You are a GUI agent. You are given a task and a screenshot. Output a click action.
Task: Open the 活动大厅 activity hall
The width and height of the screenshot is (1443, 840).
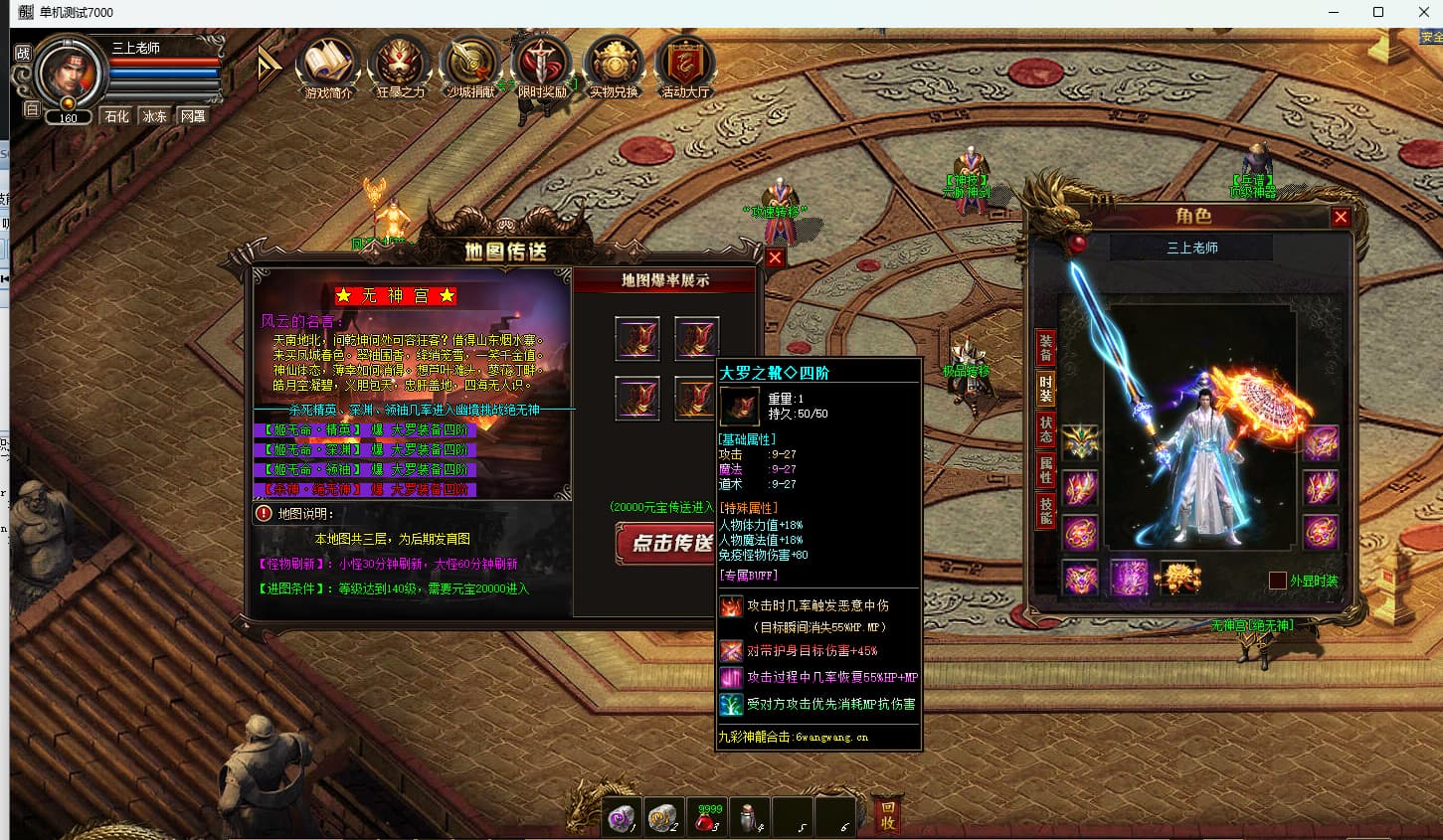(x=685, y=65)
